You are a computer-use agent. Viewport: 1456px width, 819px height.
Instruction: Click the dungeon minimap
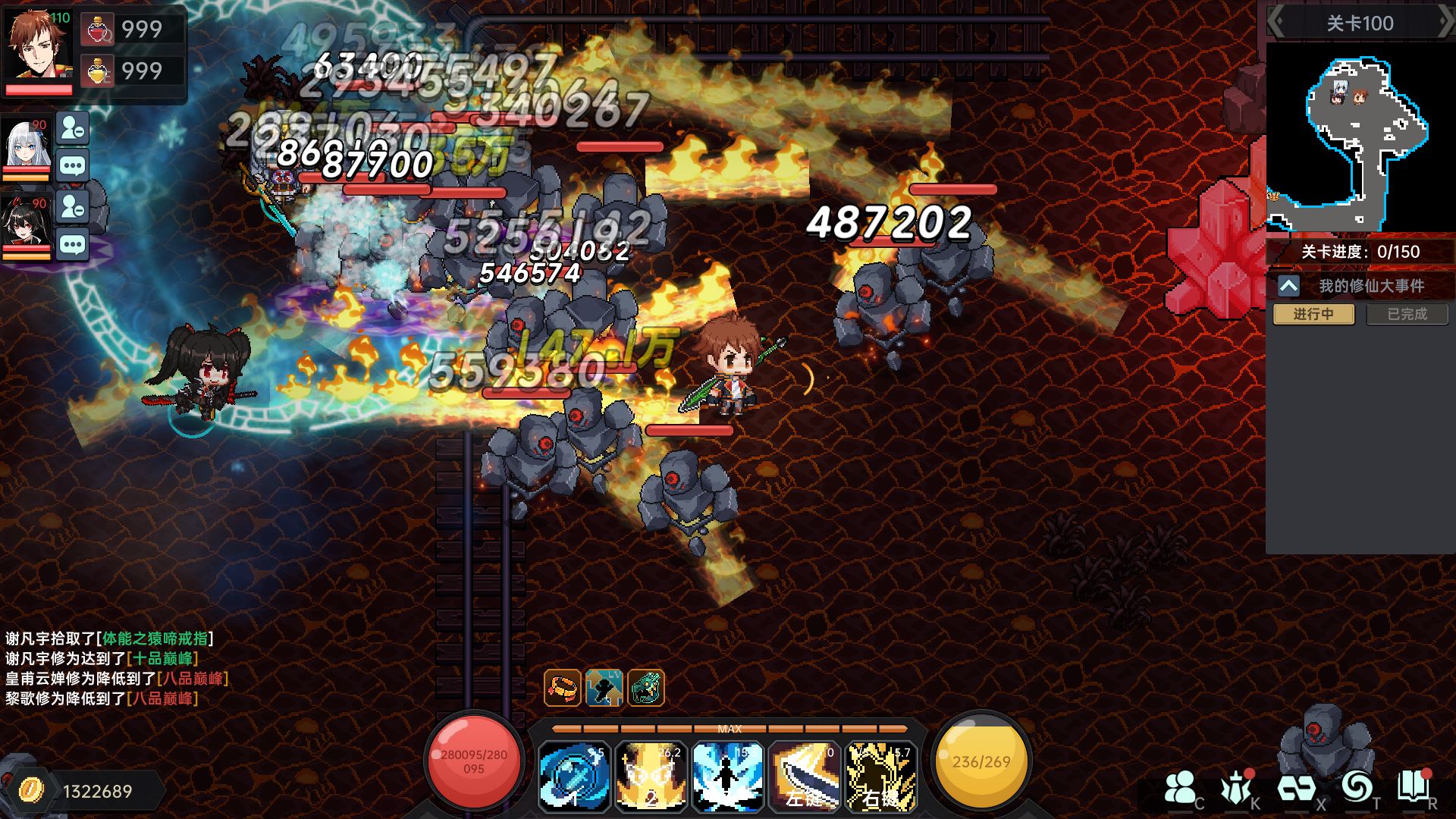[1360, 136]
